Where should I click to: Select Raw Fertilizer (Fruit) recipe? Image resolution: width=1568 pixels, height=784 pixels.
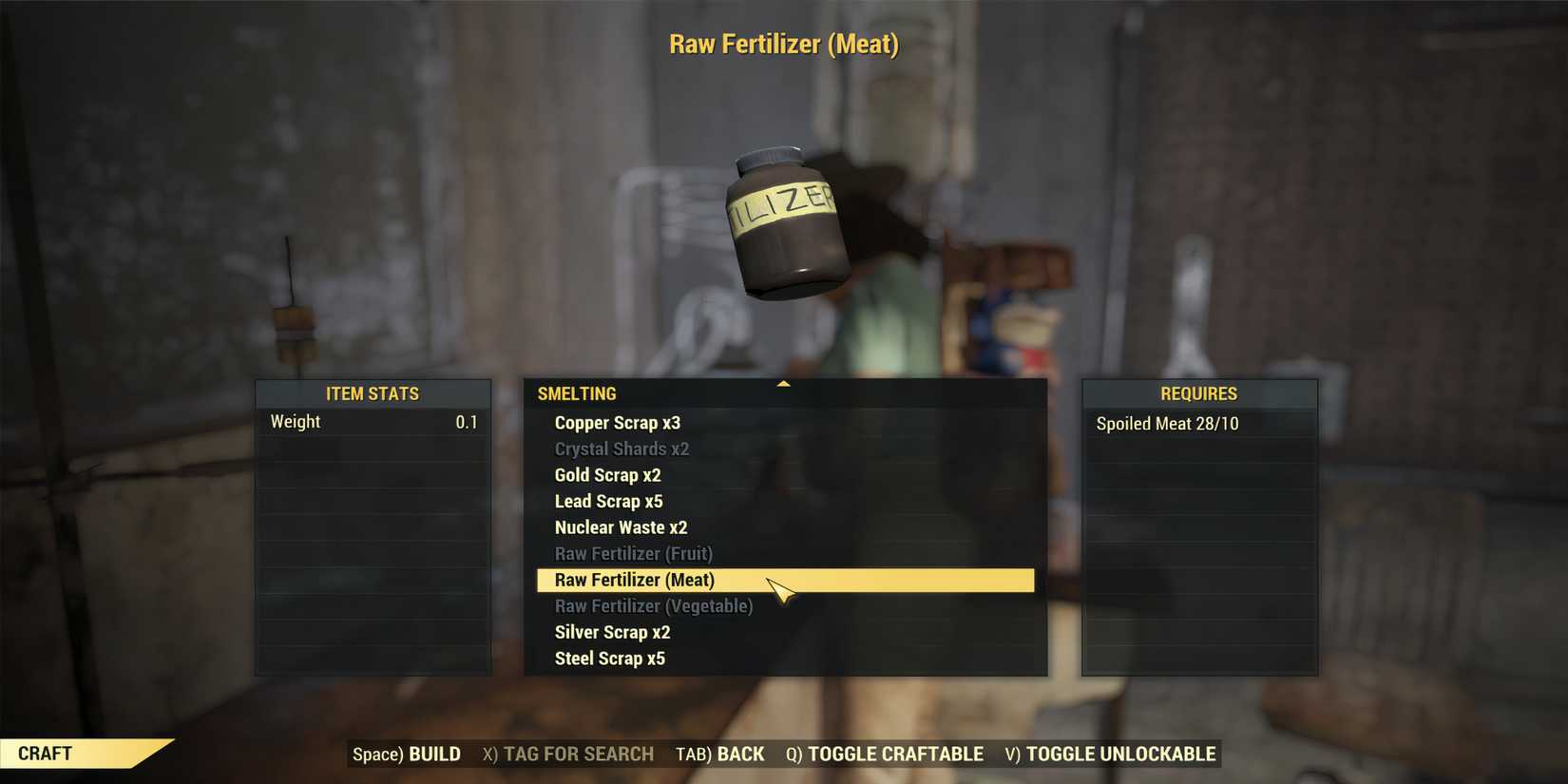[633, 553]
